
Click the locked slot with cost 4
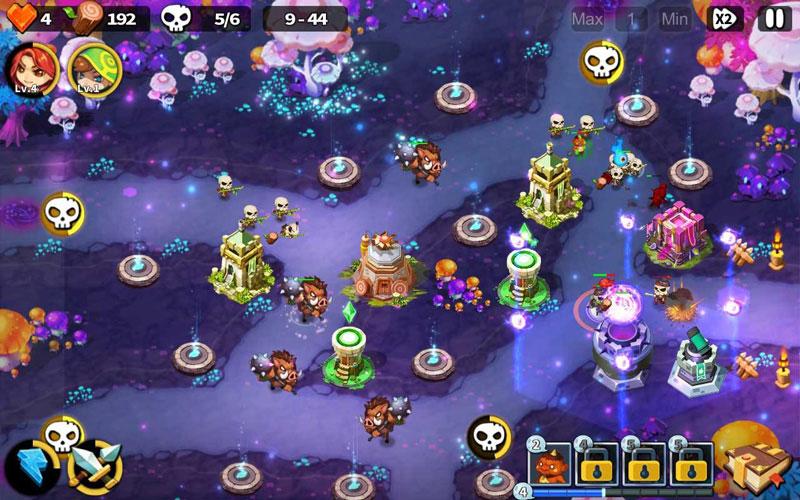[597, 464]
